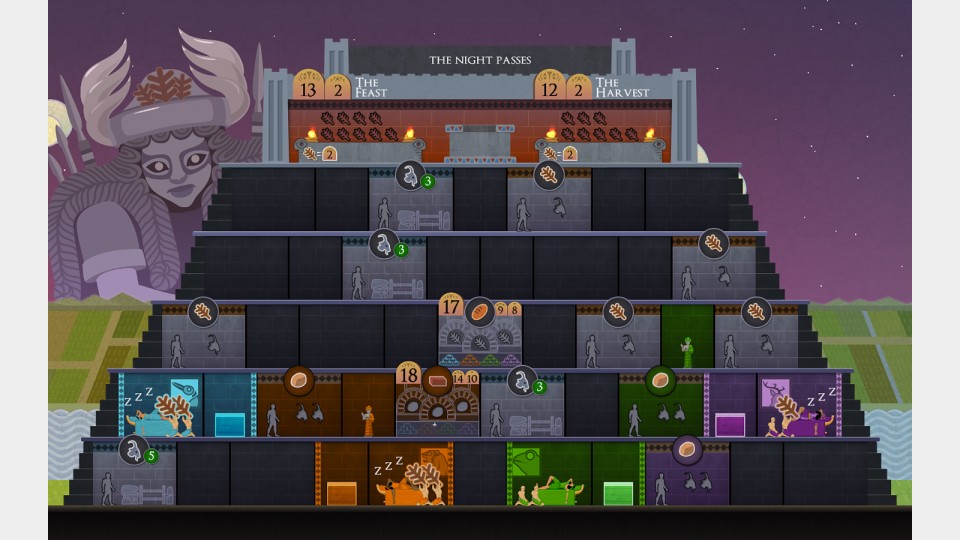Select the bread badge on the green room

[658, 380]
